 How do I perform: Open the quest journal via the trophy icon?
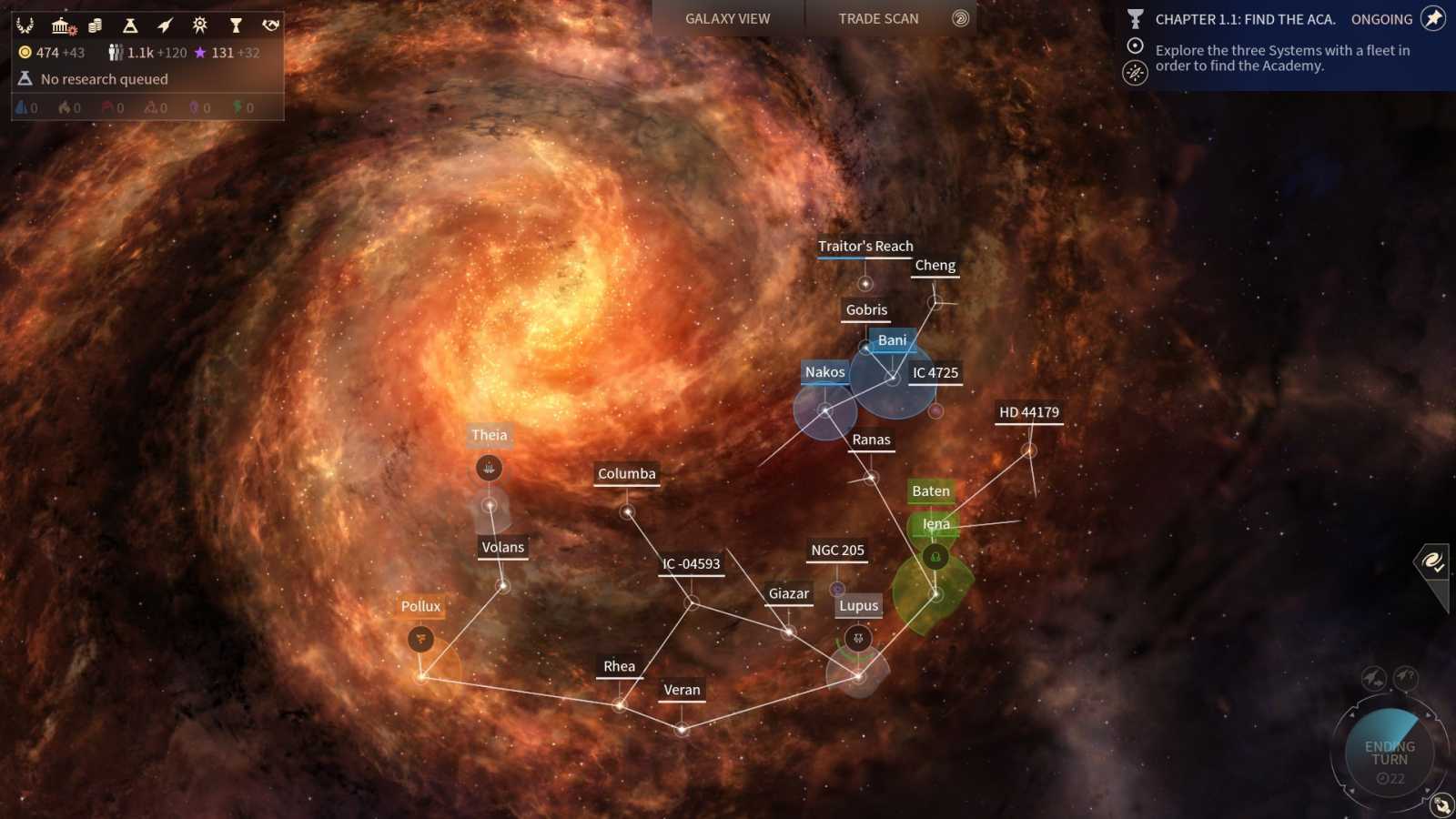[234, 25]
